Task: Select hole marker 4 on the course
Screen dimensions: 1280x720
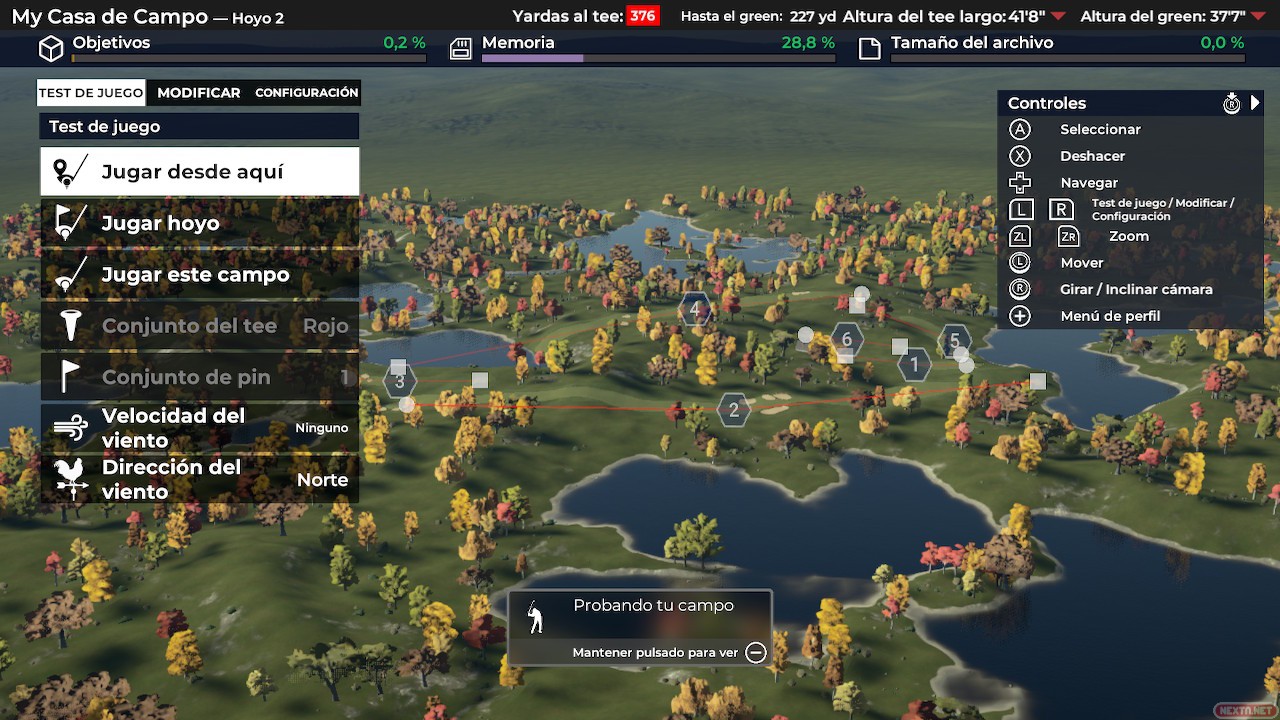Action: (695, 309)
